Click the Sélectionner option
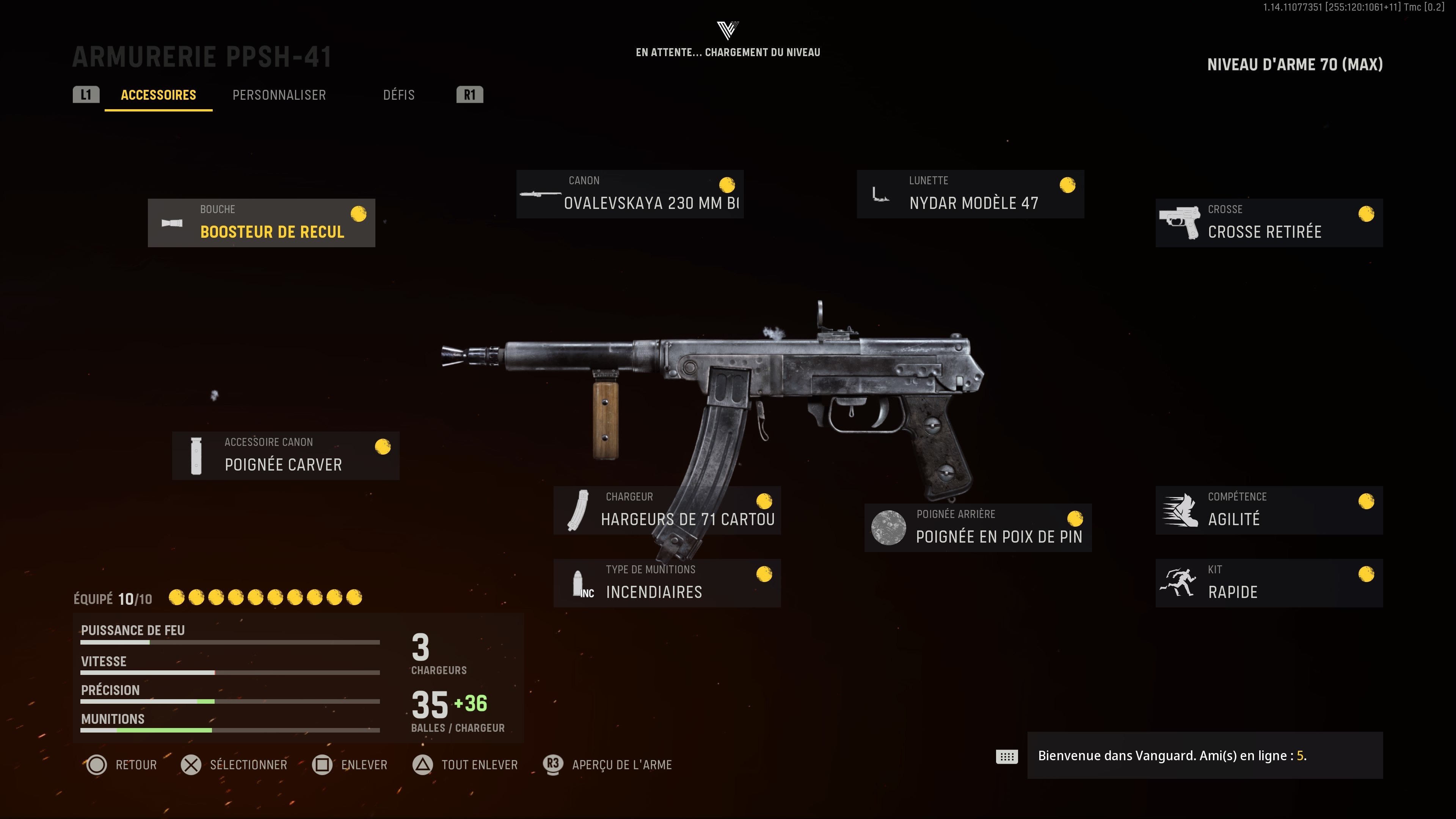Image resolution: width=1456 pixels, height=819 pixels. [235, 765]
